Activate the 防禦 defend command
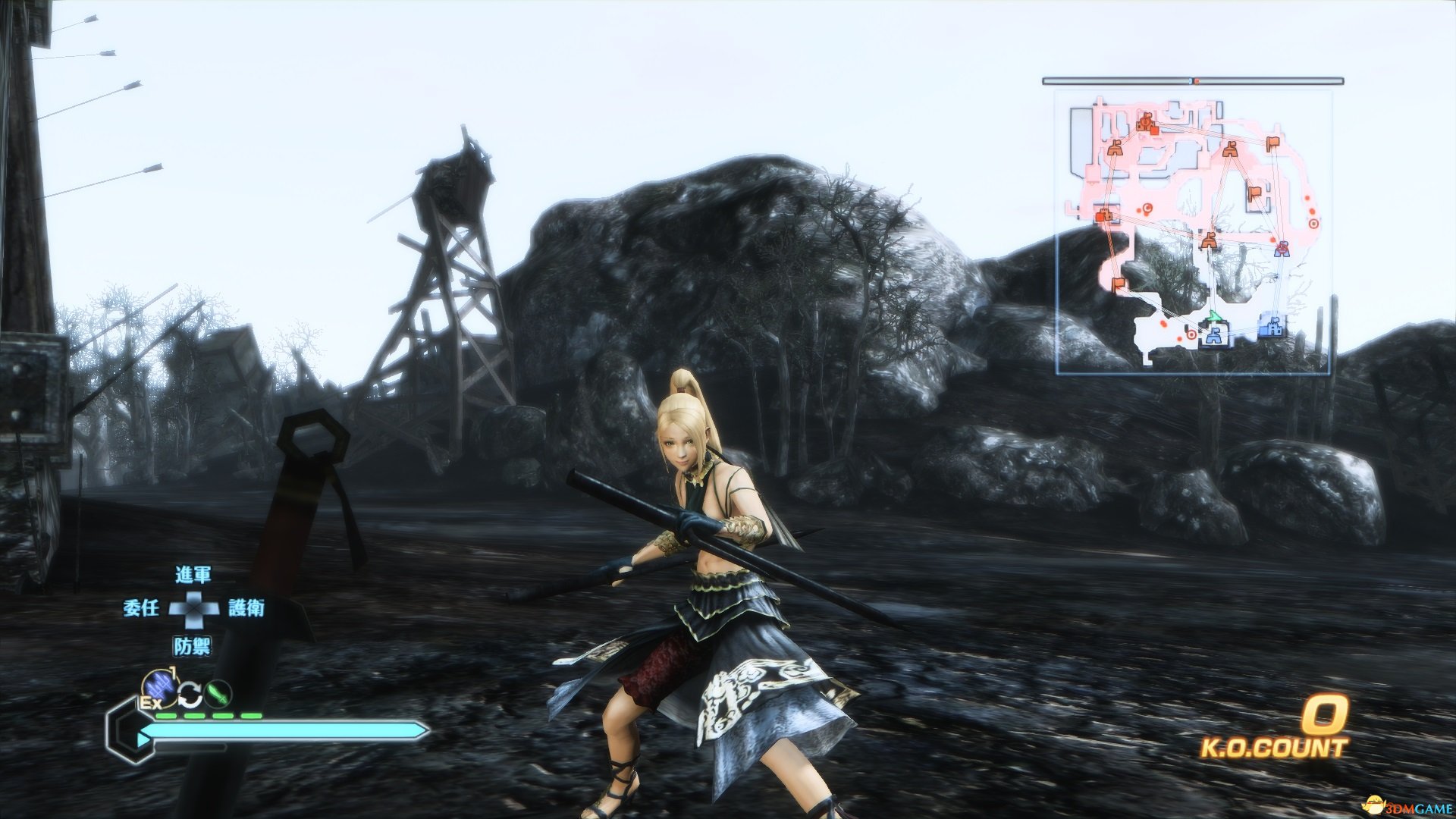Screen dimensions: 1456x819 193,646
